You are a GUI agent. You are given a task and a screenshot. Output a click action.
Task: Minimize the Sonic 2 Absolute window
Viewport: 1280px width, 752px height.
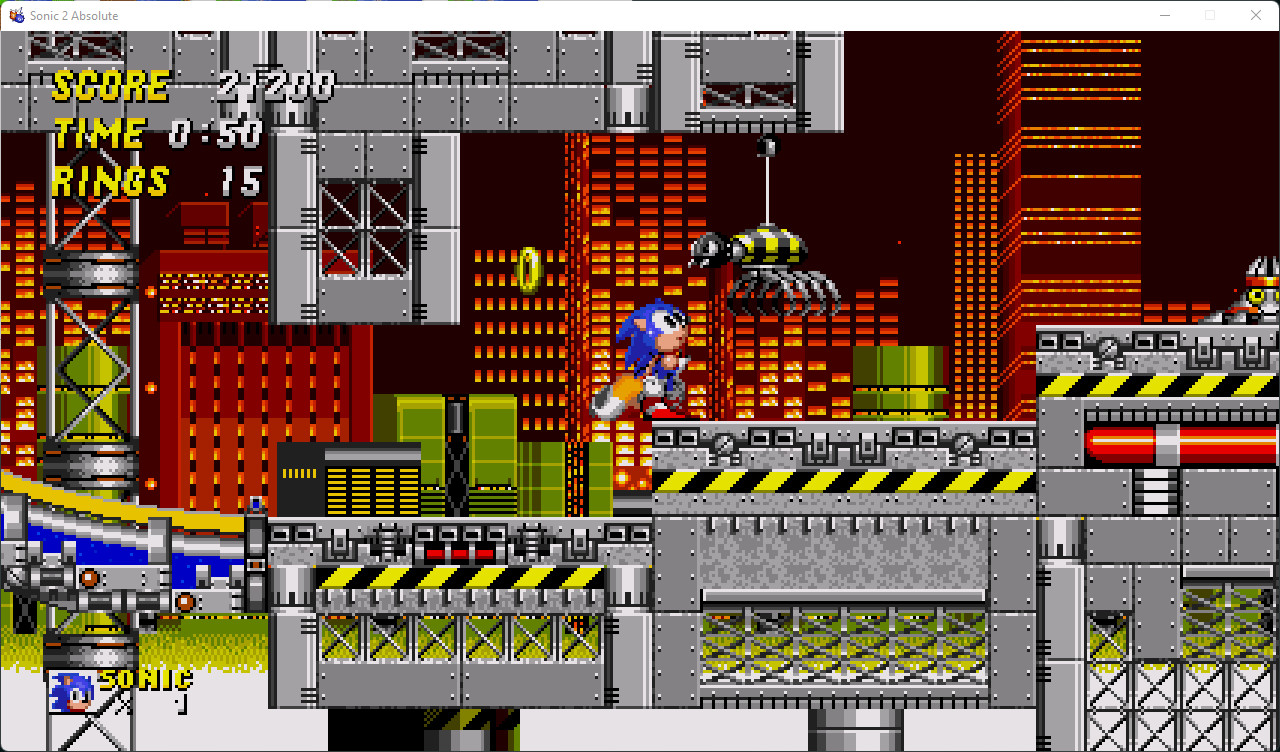pyautogui.click(x=1165, y=15)
